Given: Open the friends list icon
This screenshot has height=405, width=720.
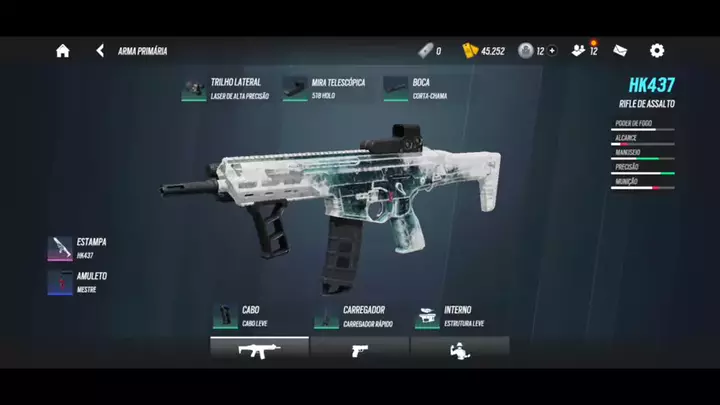Looking at the screenshot, I should [580, 50].
